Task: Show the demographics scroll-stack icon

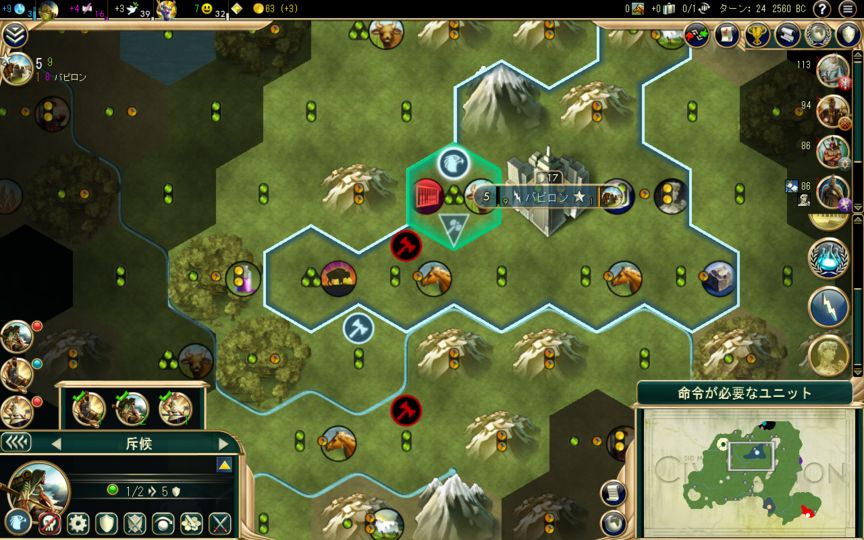Action: 788,35
